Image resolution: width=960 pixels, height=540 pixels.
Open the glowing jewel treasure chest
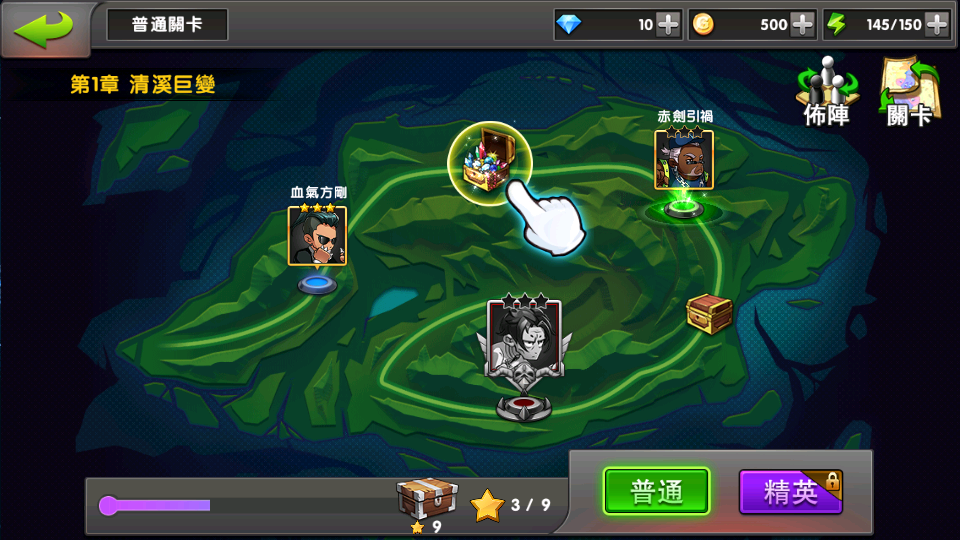pyautogui.click(x=488, y=160)
